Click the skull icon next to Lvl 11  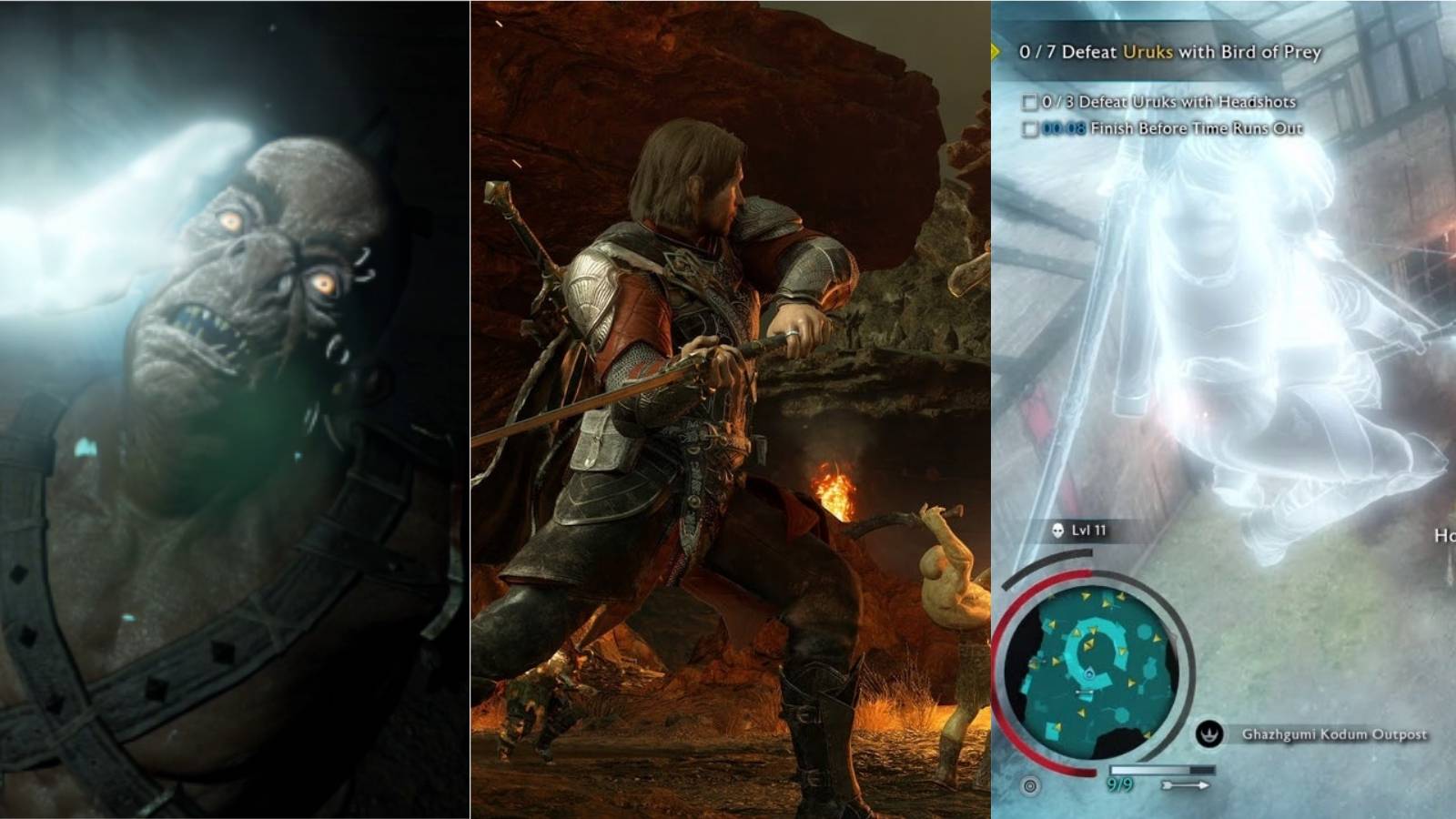[x=1057, y=530]
